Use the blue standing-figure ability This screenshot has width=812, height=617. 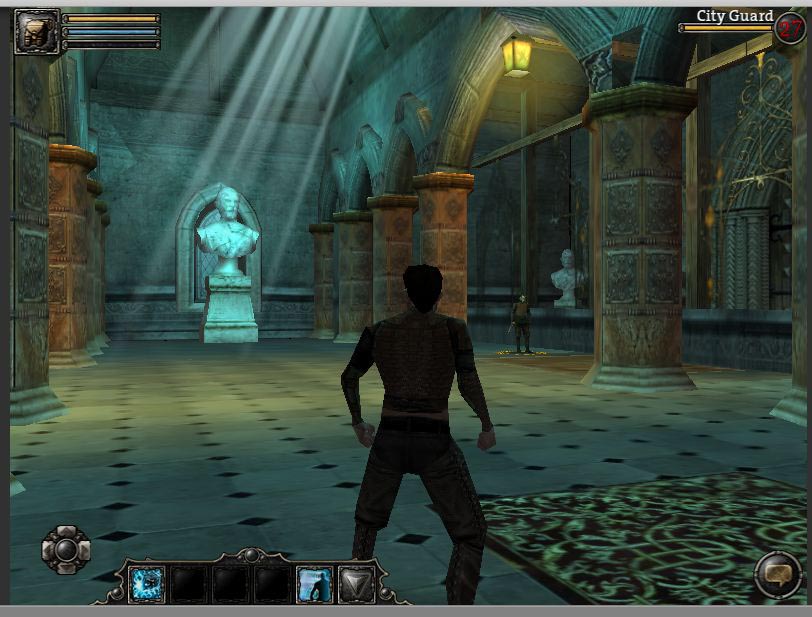coord(315,584)
